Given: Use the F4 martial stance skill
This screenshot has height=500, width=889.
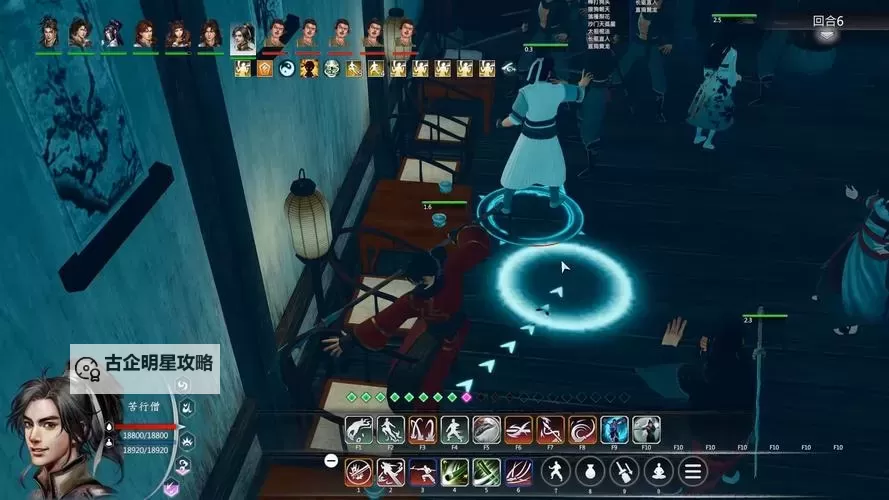Looking at the screenshot, I should [x=454, y=430].
